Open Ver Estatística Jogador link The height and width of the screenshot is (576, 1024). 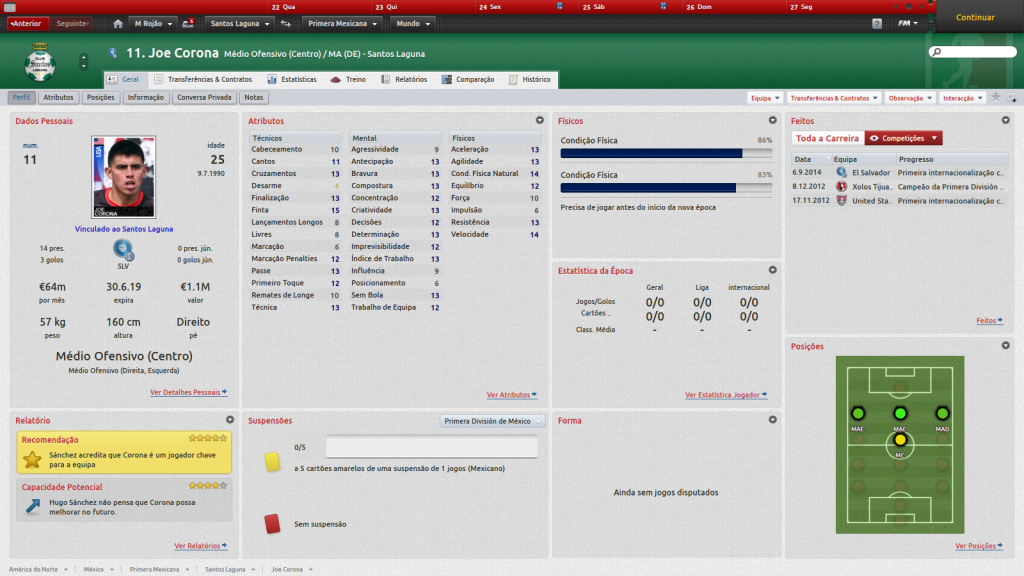click(725, 395)
